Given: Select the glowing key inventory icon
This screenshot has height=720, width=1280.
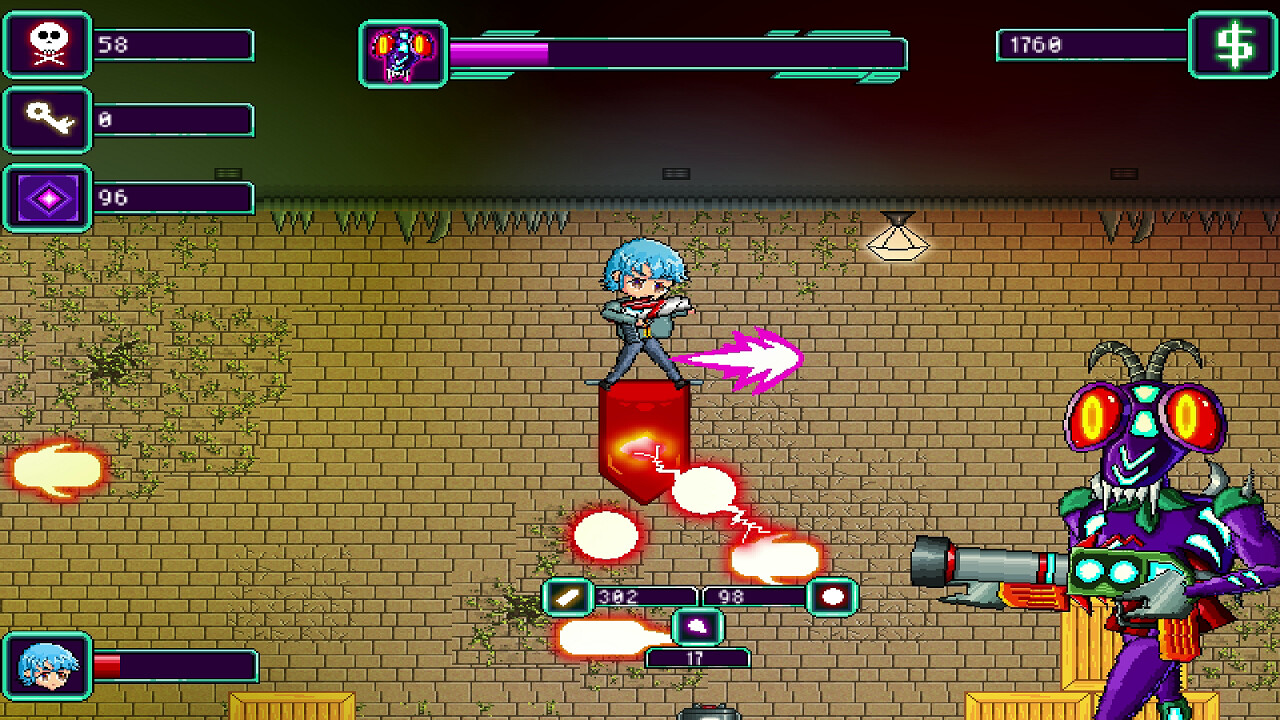Looking at the screenshot, I should pos(46,120).
